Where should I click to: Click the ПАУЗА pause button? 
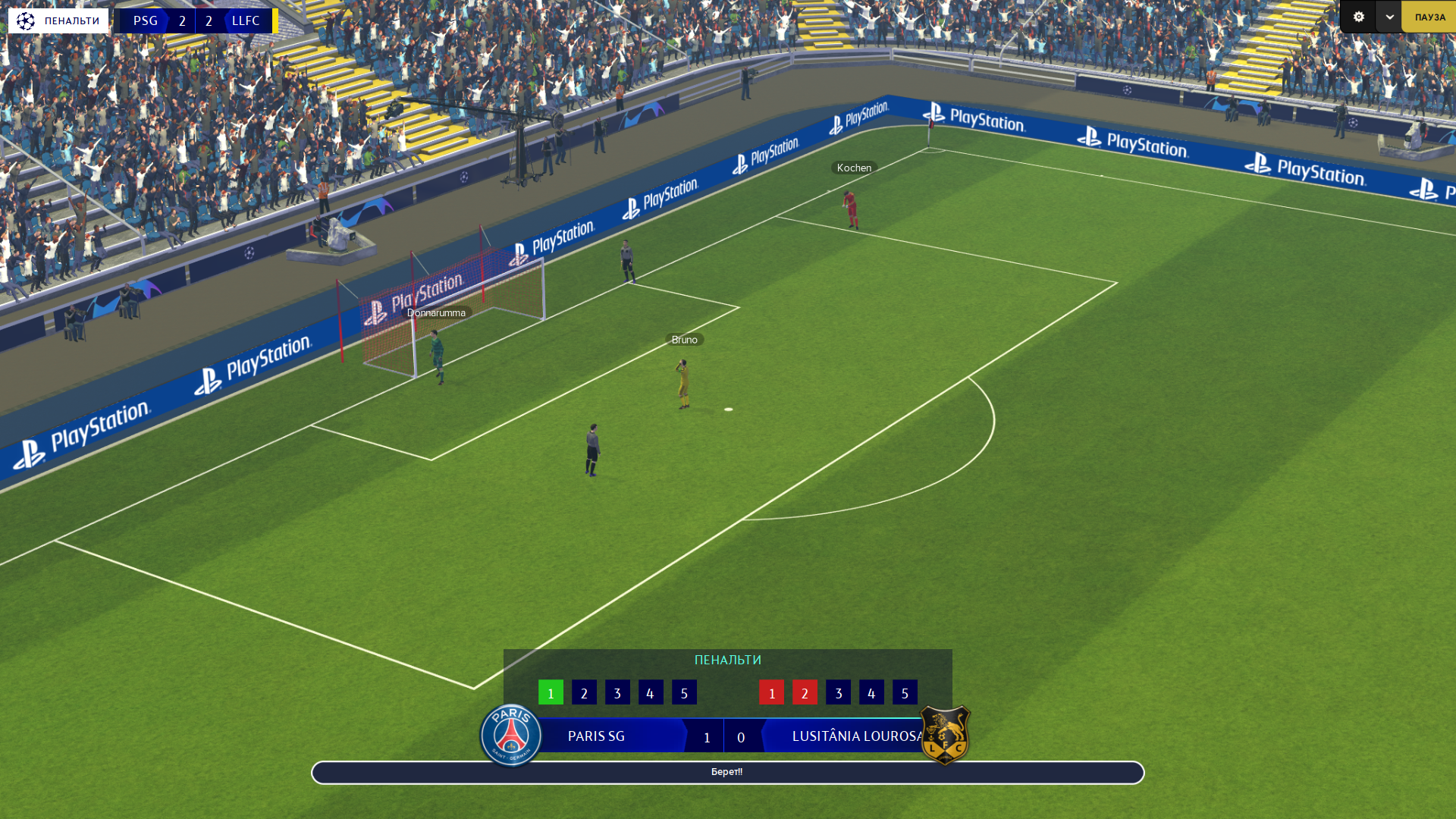(1429, 17)
